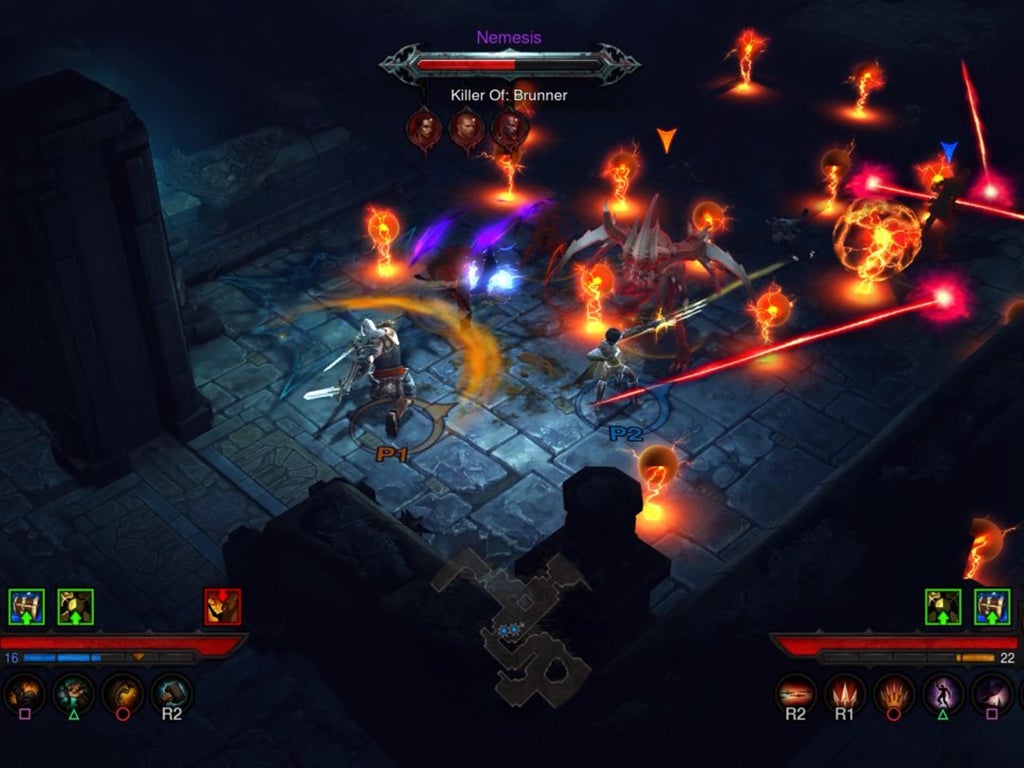This screenshot has width=1024, height=768.
Task: Inspect the red down-arrow debuff icon
Action: pyautogui.click(x=222, y=606)
